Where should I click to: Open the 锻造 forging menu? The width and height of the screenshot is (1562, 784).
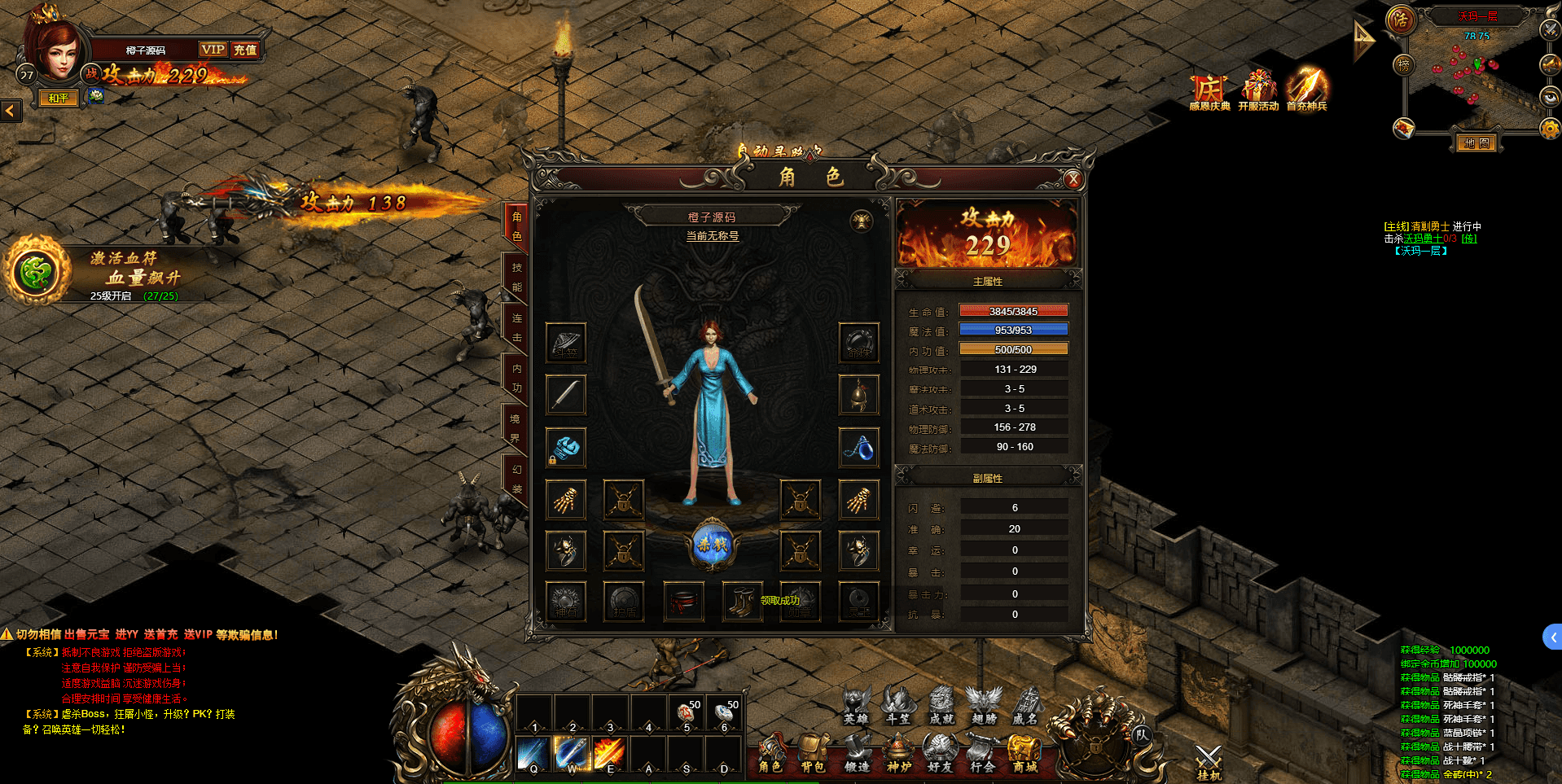tap(856, 753)
